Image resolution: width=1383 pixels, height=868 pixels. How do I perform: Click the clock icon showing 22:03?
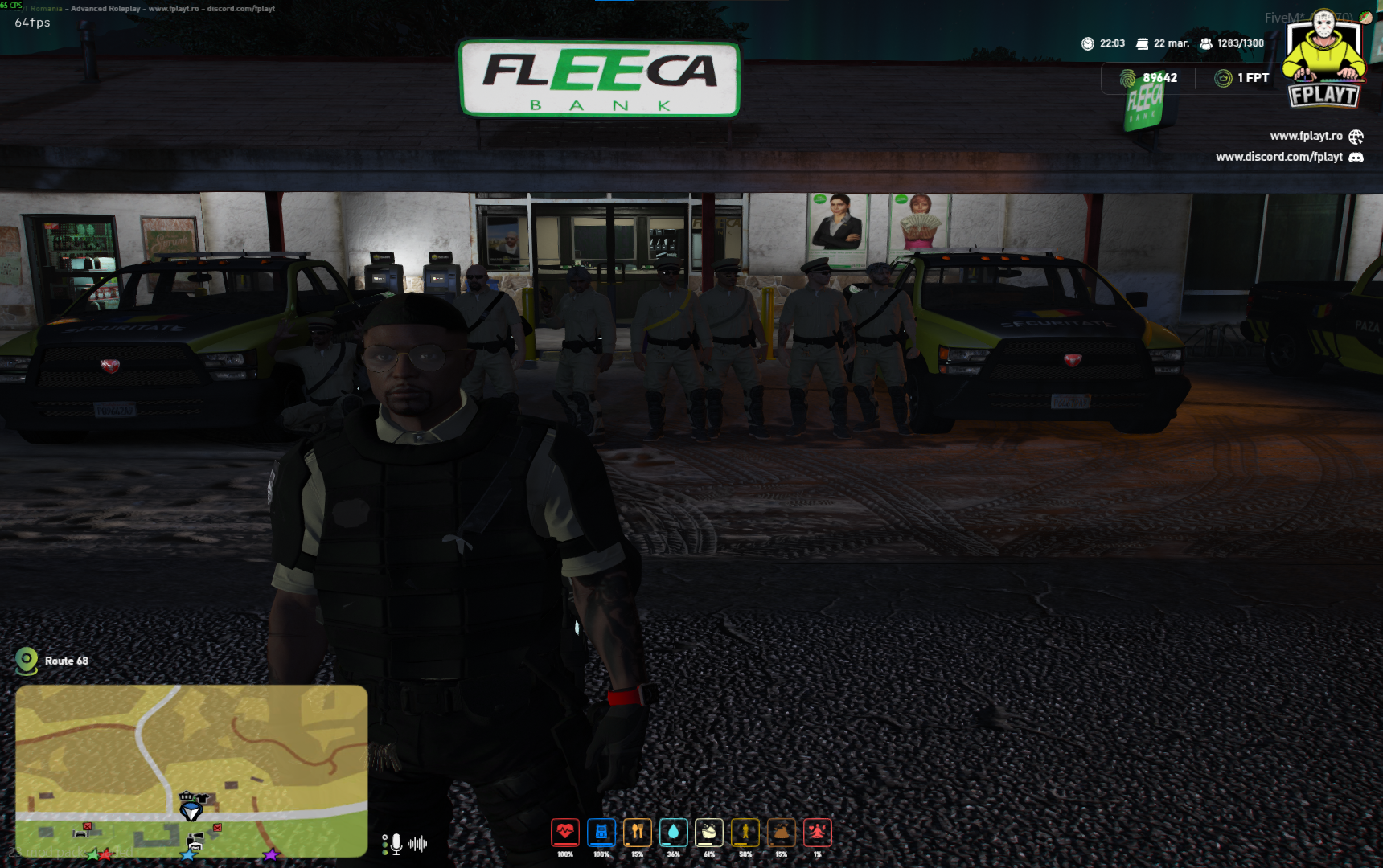click(x=1089, y=44)
